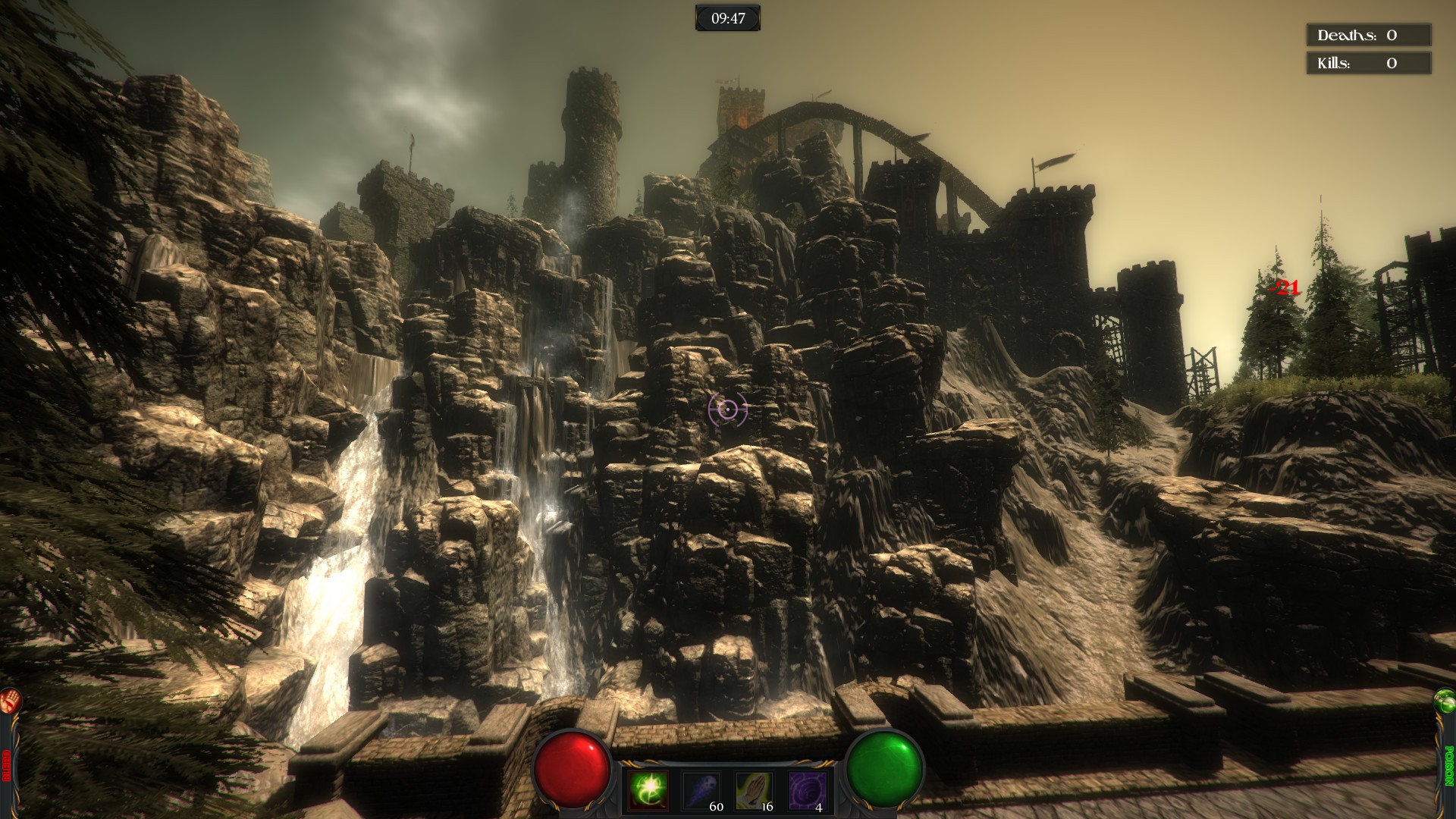The height and width of the screenshot is (819, 1456).
Task: Activate the green starburst spell
Action: click(x=648, y=791)
